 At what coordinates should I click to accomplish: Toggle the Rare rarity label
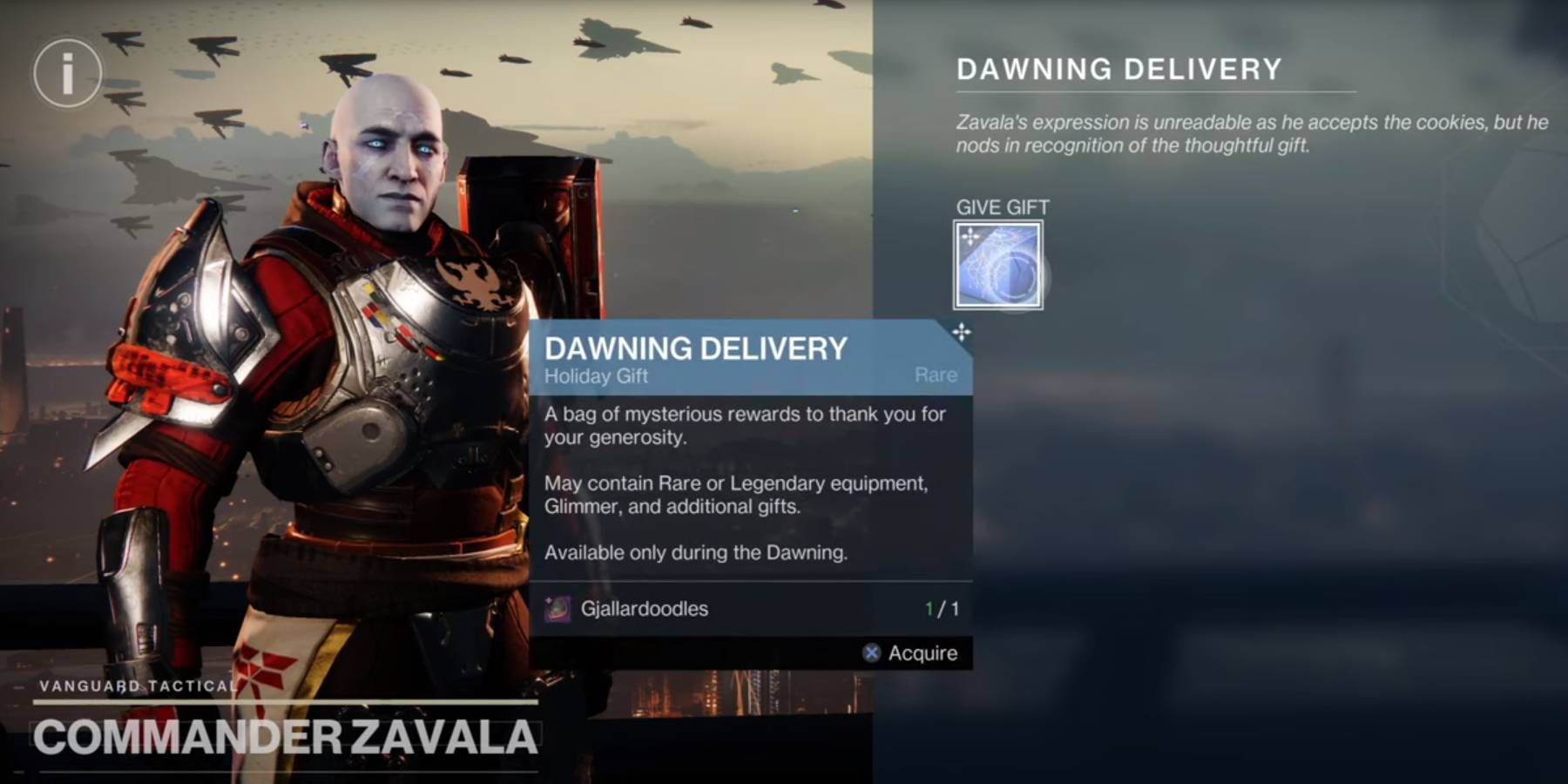[935, 375]
